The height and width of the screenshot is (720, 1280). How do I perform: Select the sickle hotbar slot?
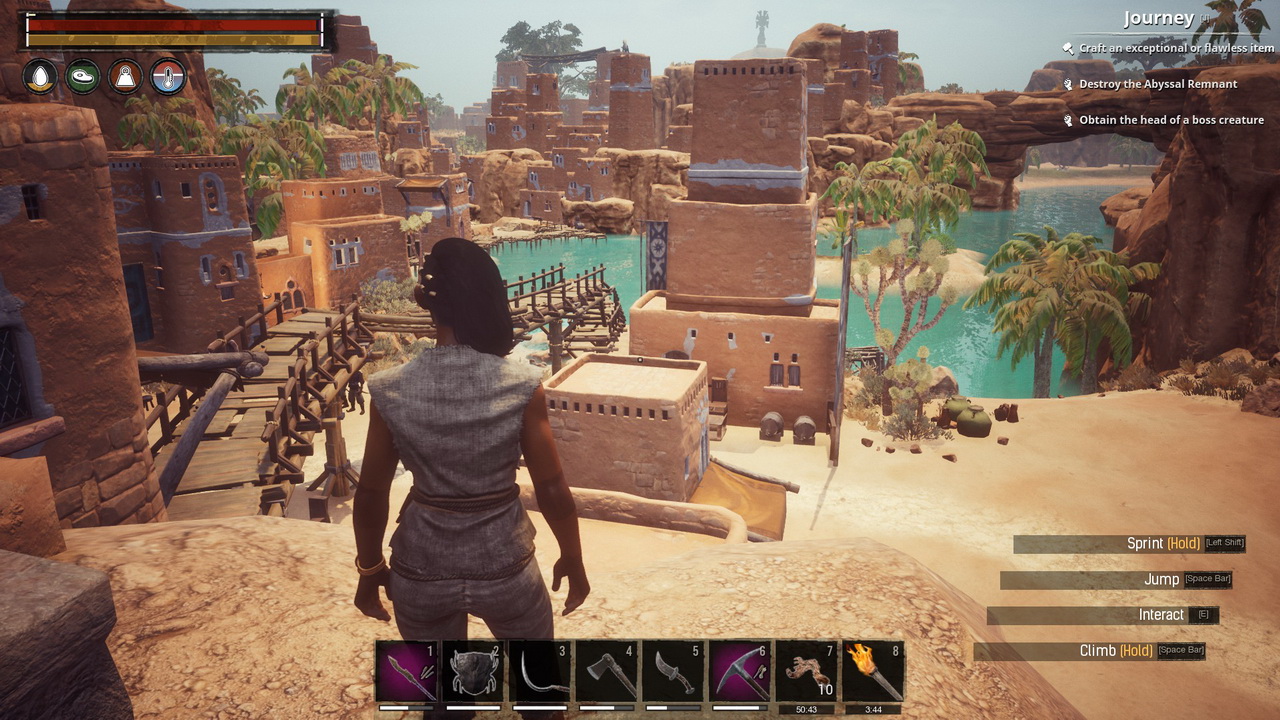click(540, 671)
